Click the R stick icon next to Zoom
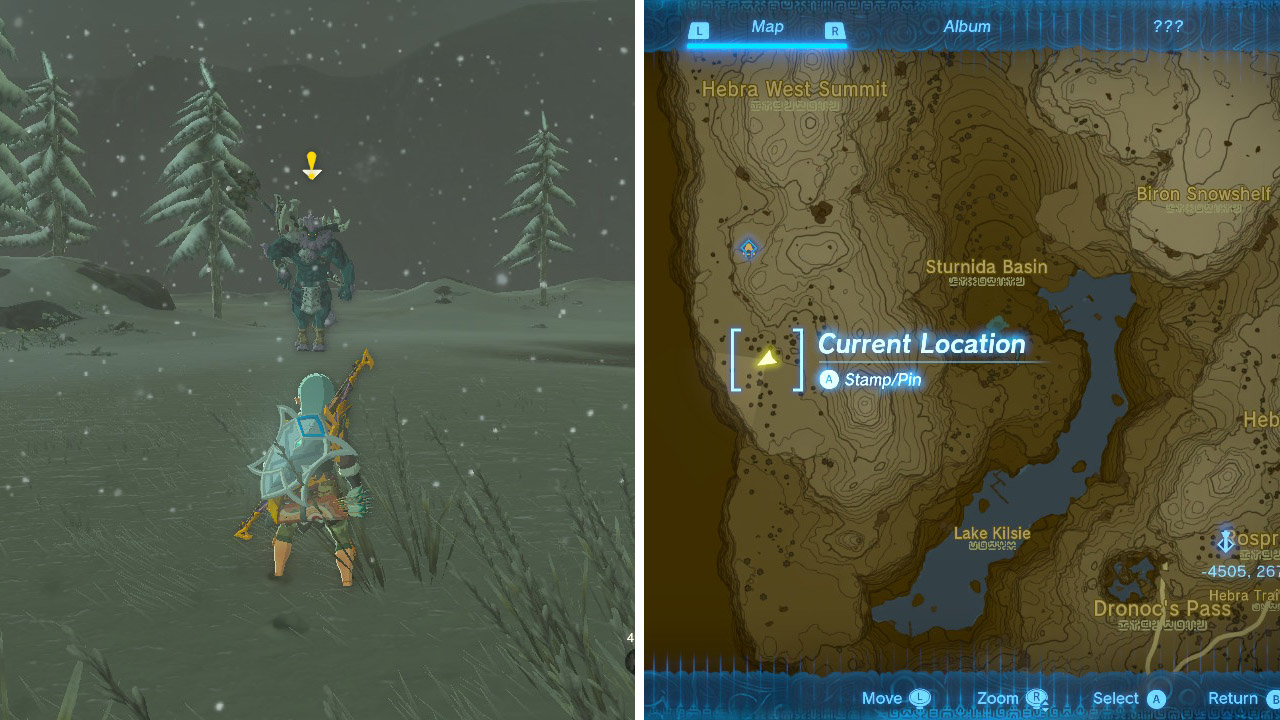Viewport: 1280px width, 720px height. (1036, 697)
